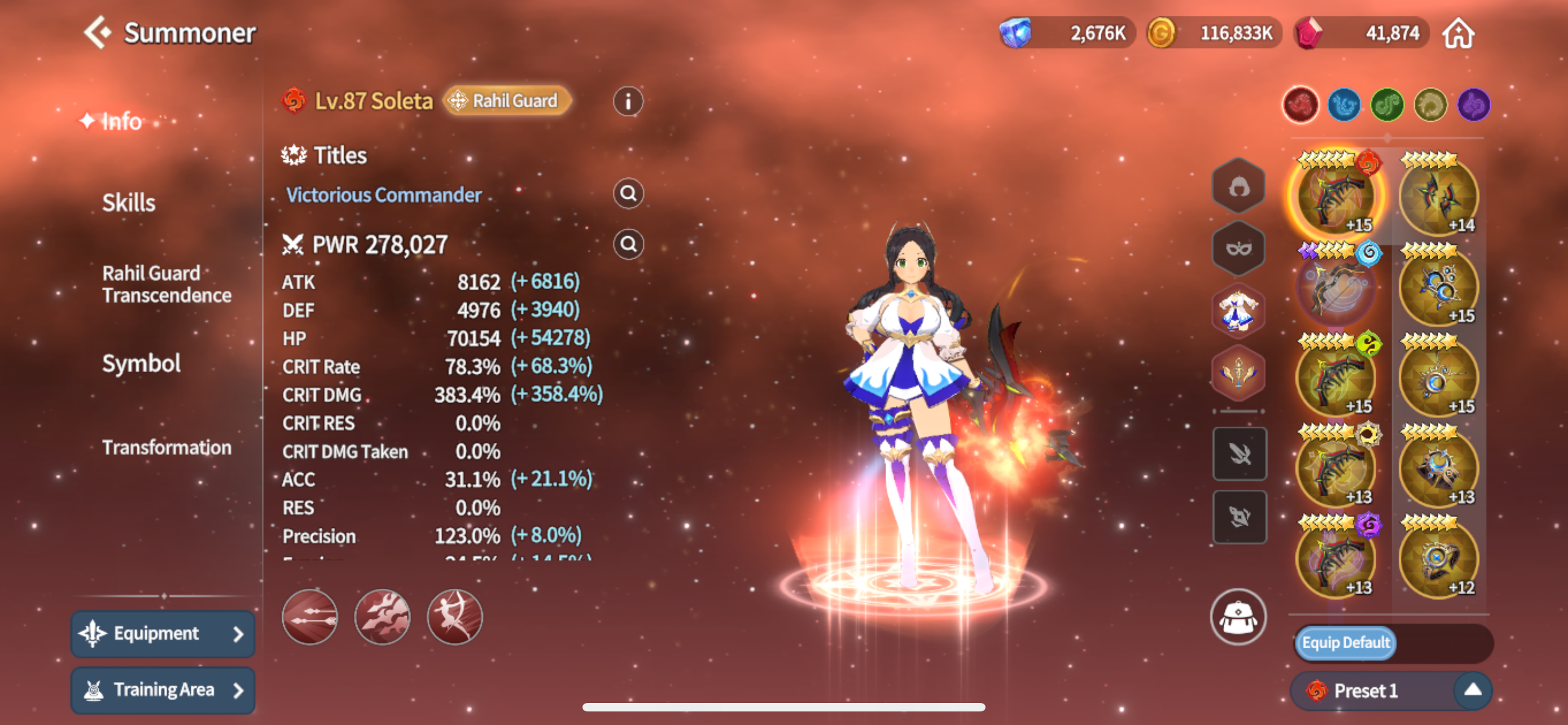The width and height of the screenshot is (1568, 725).
Task: Go back from the Summoner screen
Action: click(x=98, y=32)
